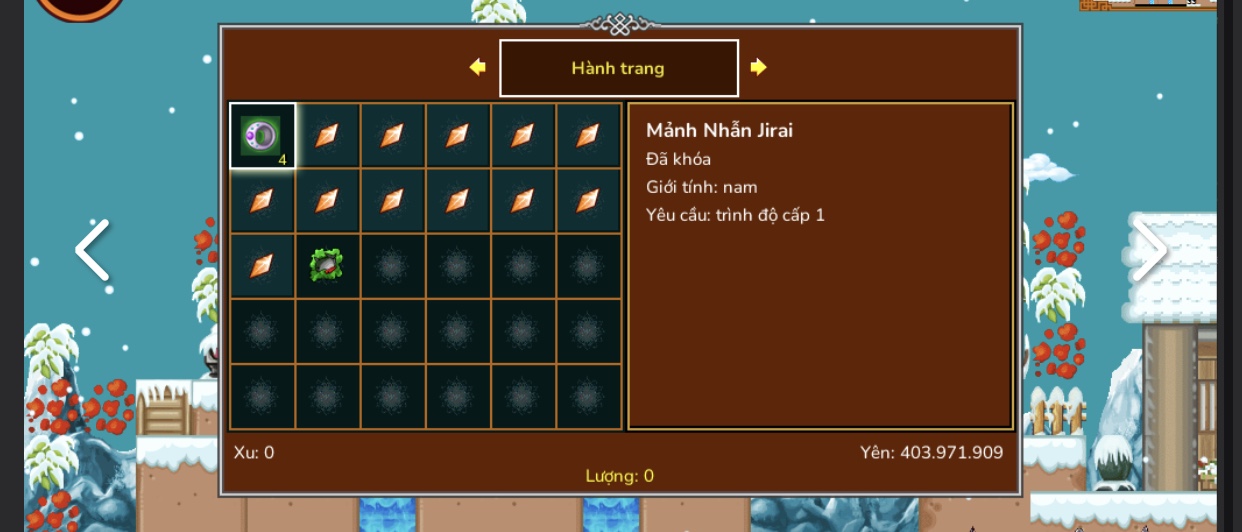This screenshot has width=1242, height=532.
Task: Select the green wreath item slot
Action: 327,265
